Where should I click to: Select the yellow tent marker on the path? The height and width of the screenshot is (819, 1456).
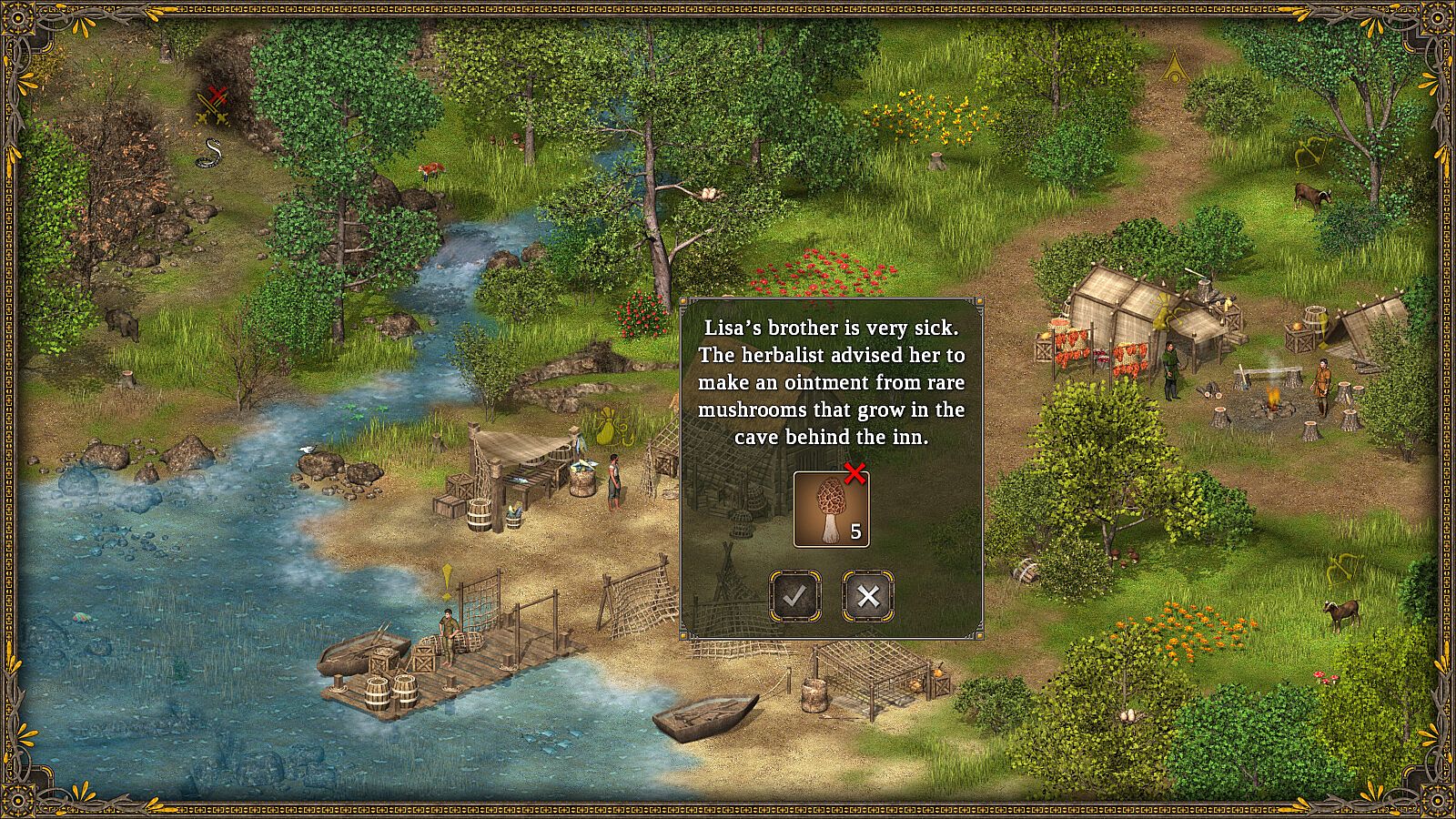point(1177,66)
